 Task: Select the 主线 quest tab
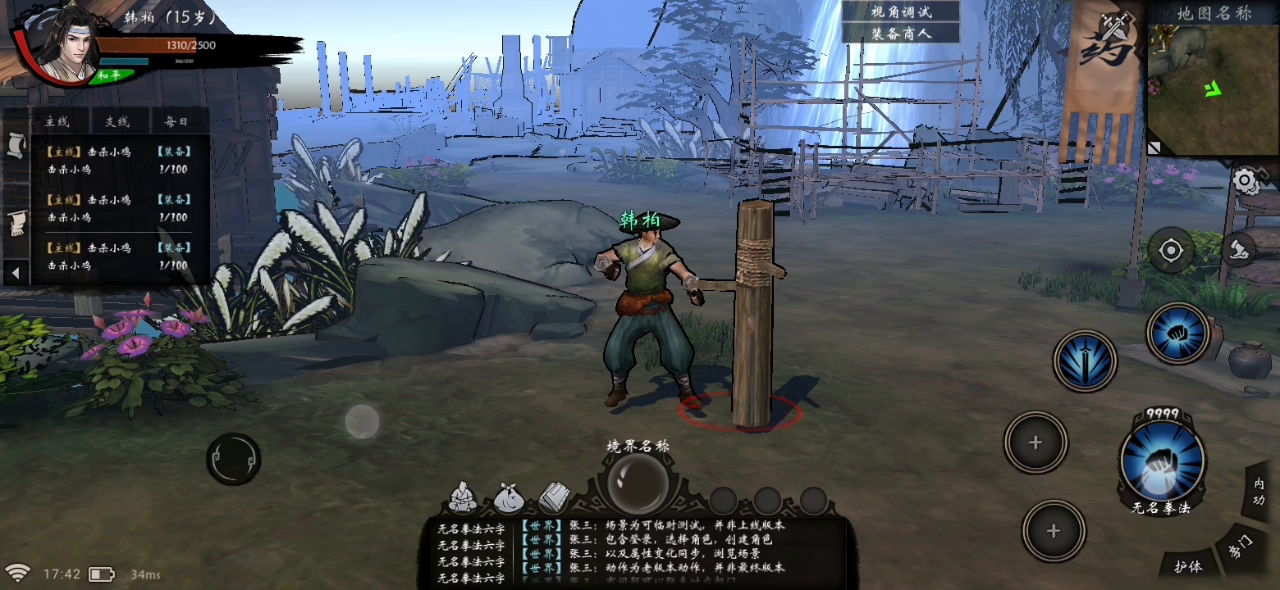click(55, 122)
